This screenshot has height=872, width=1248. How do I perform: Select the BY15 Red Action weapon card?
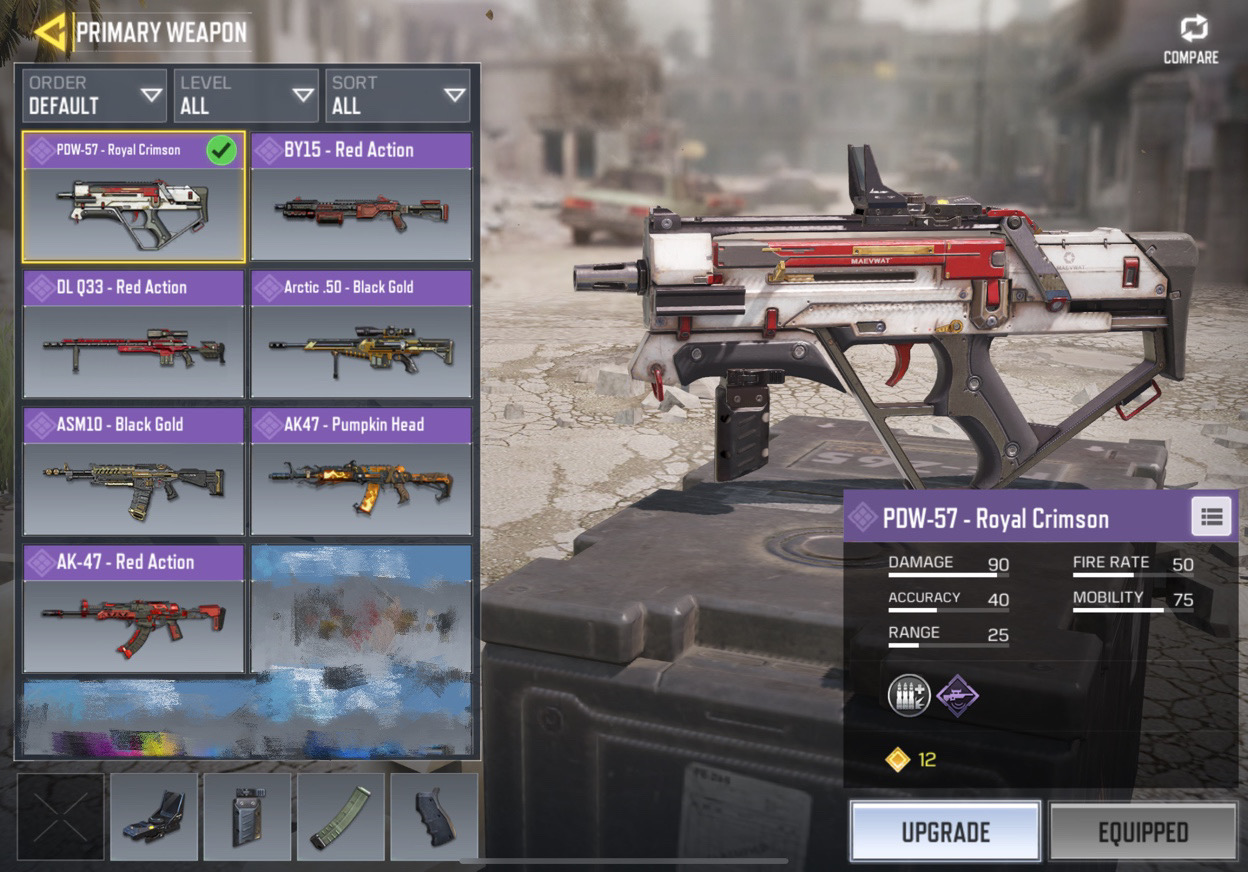tap(361, 197)
